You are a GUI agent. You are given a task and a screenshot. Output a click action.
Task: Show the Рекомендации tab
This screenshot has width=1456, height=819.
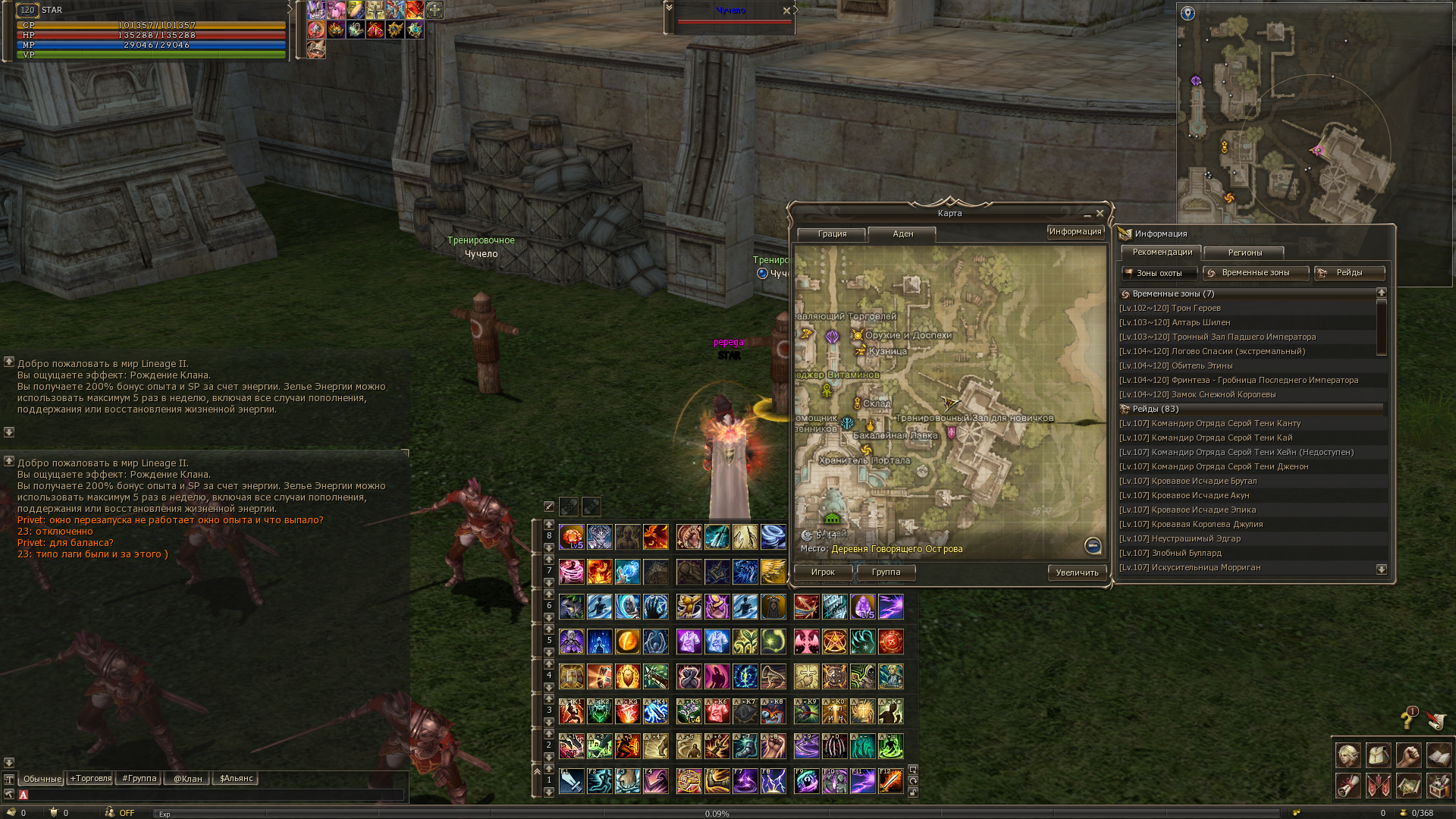tap(1162, 253)
